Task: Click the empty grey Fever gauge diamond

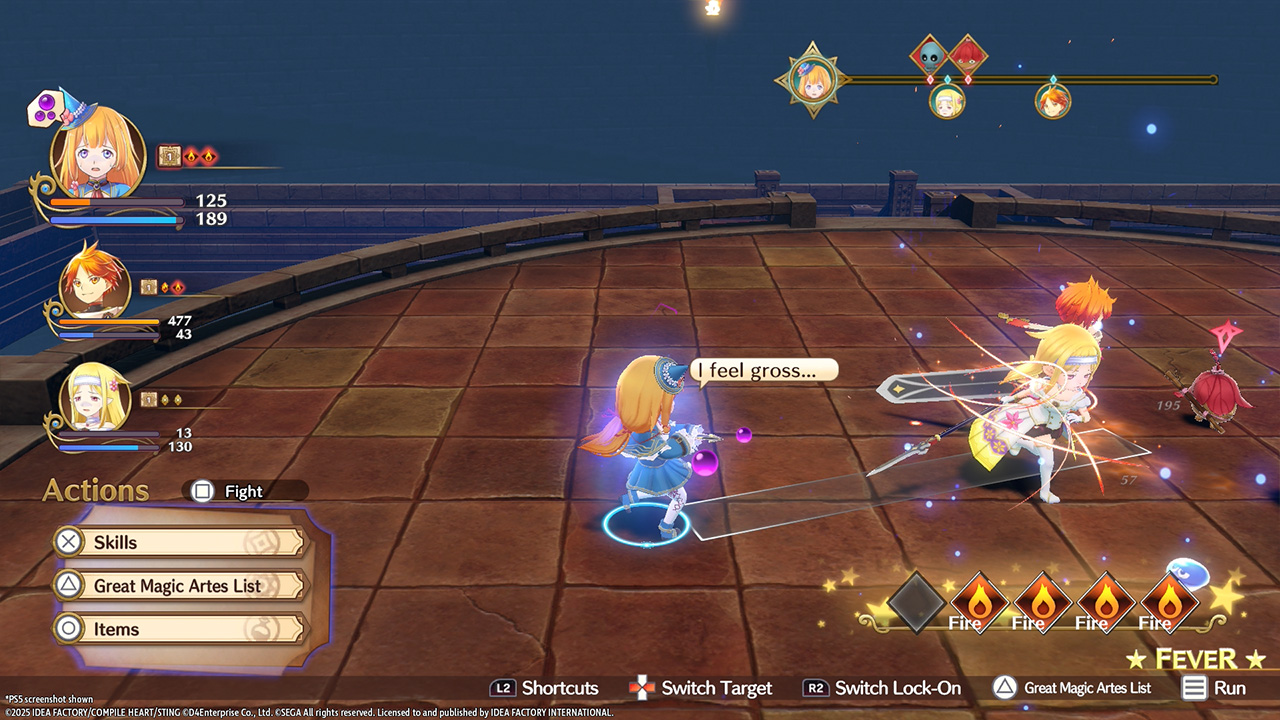Action: coord(916,602)
